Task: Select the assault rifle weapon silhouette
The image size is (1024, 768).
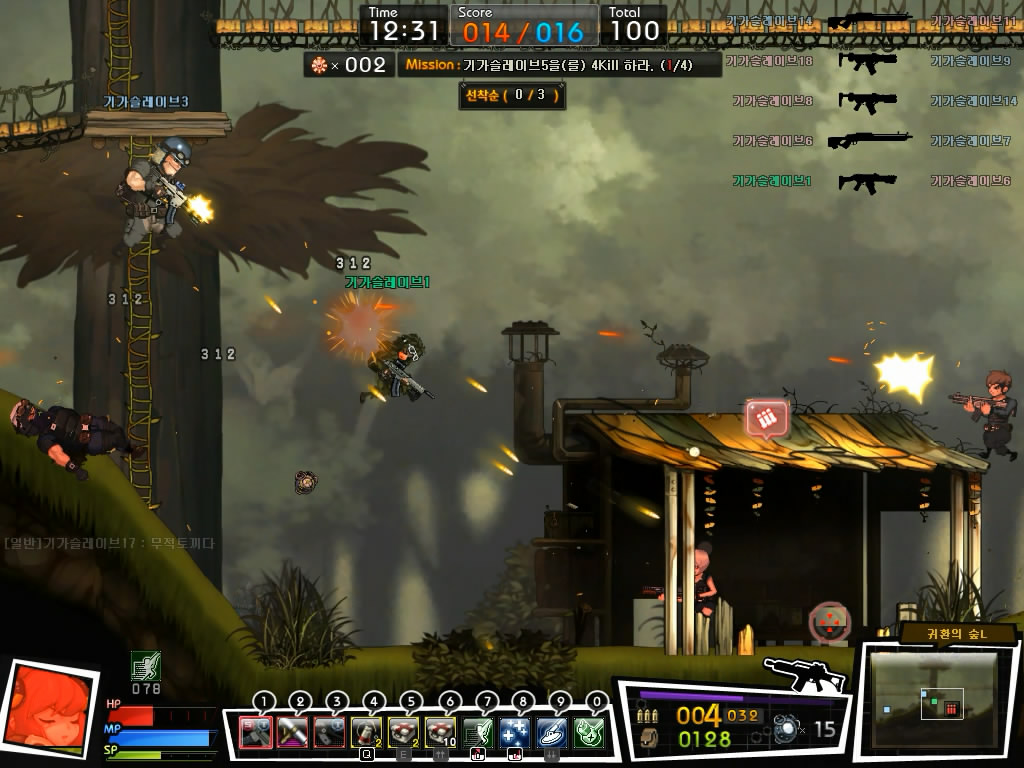Action: [x=803, y=675]
